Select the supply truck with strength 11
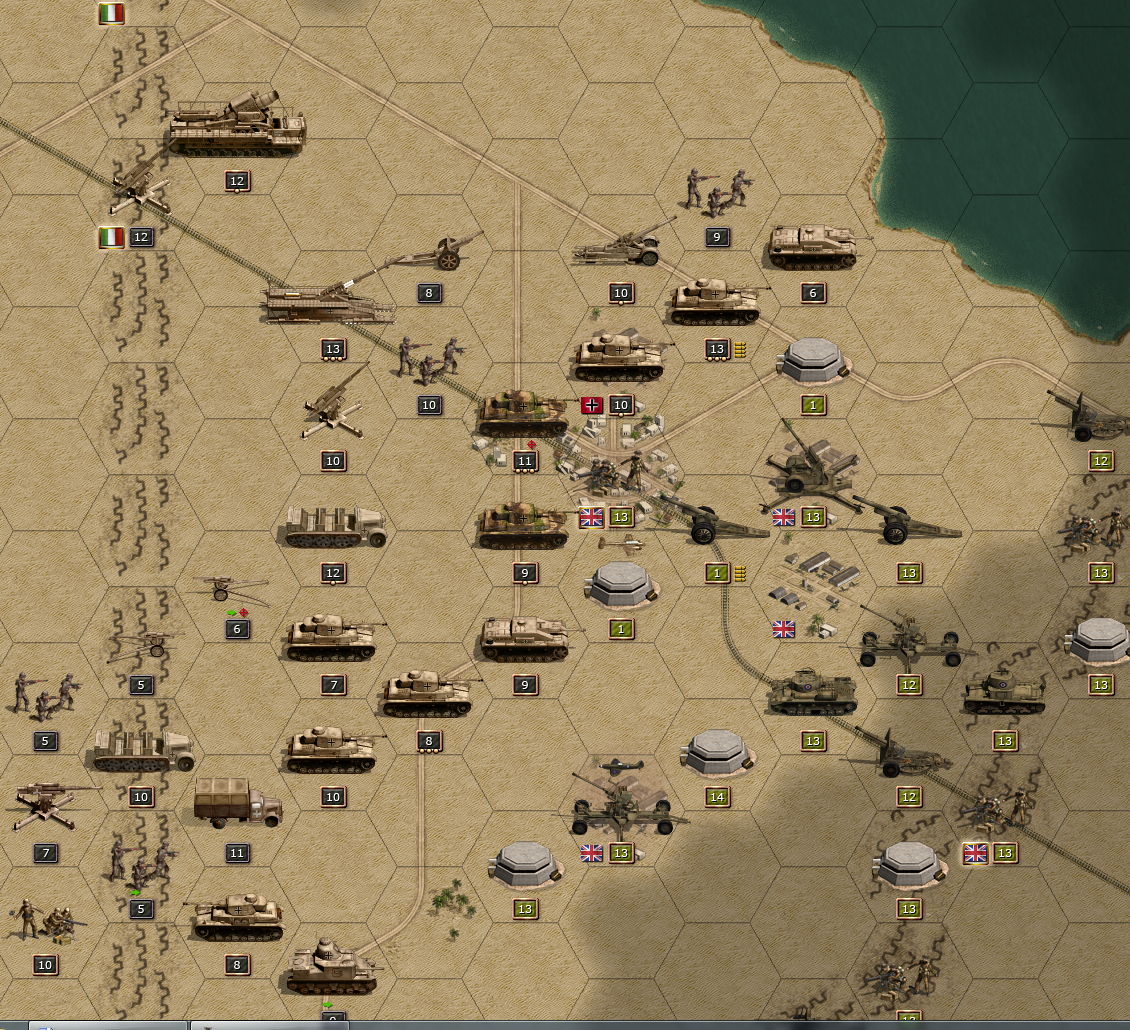This screenshot has width=1130, height=1030. [237, 802]
